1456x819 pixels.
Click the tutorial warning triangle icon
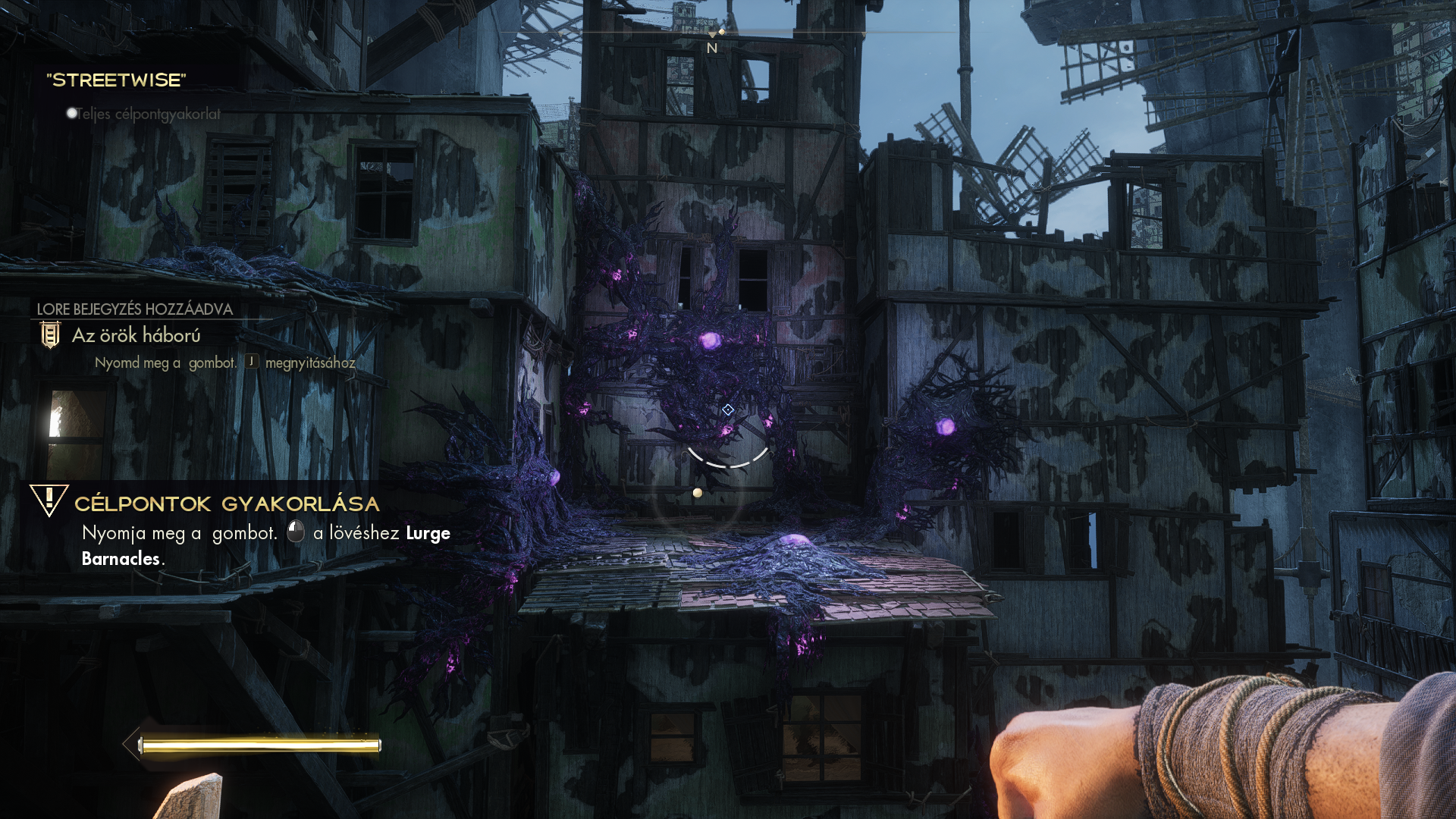[x=49, y=500]
